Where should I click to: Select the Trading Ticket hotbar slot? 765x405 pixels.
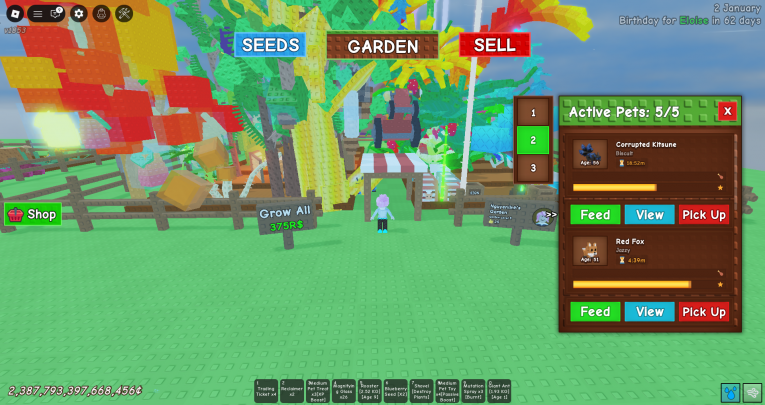coord(265,390)
